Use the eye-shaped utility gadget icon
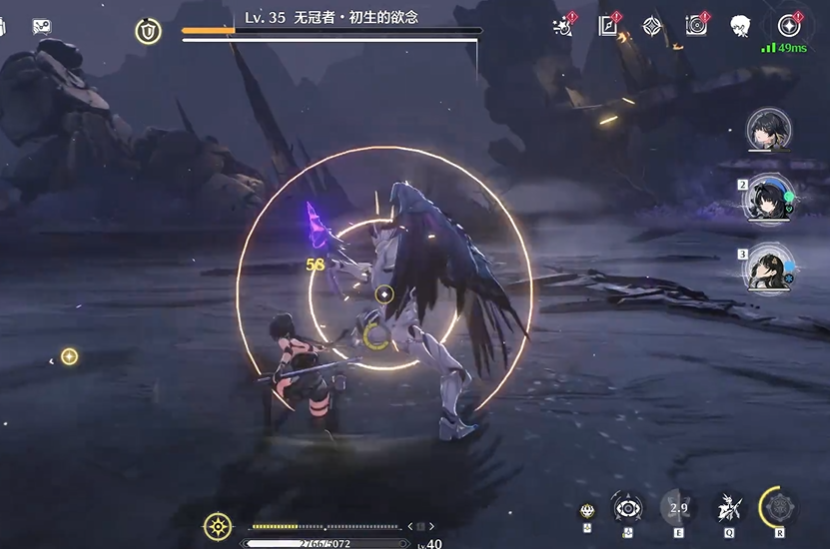The image size is (830, 549). coord(627,508)
